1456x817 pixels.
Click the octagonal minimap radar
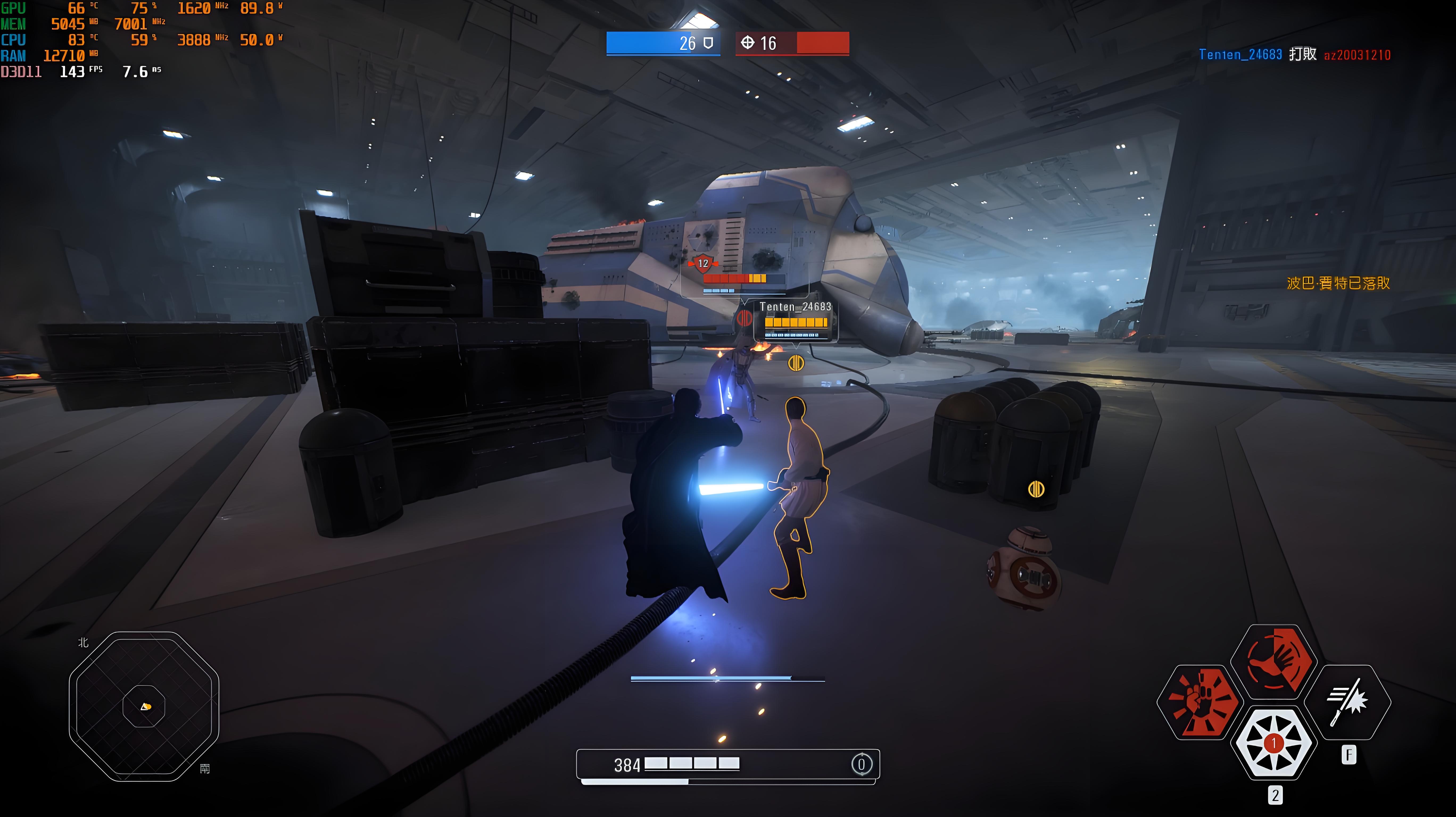[x=144, y=706]
